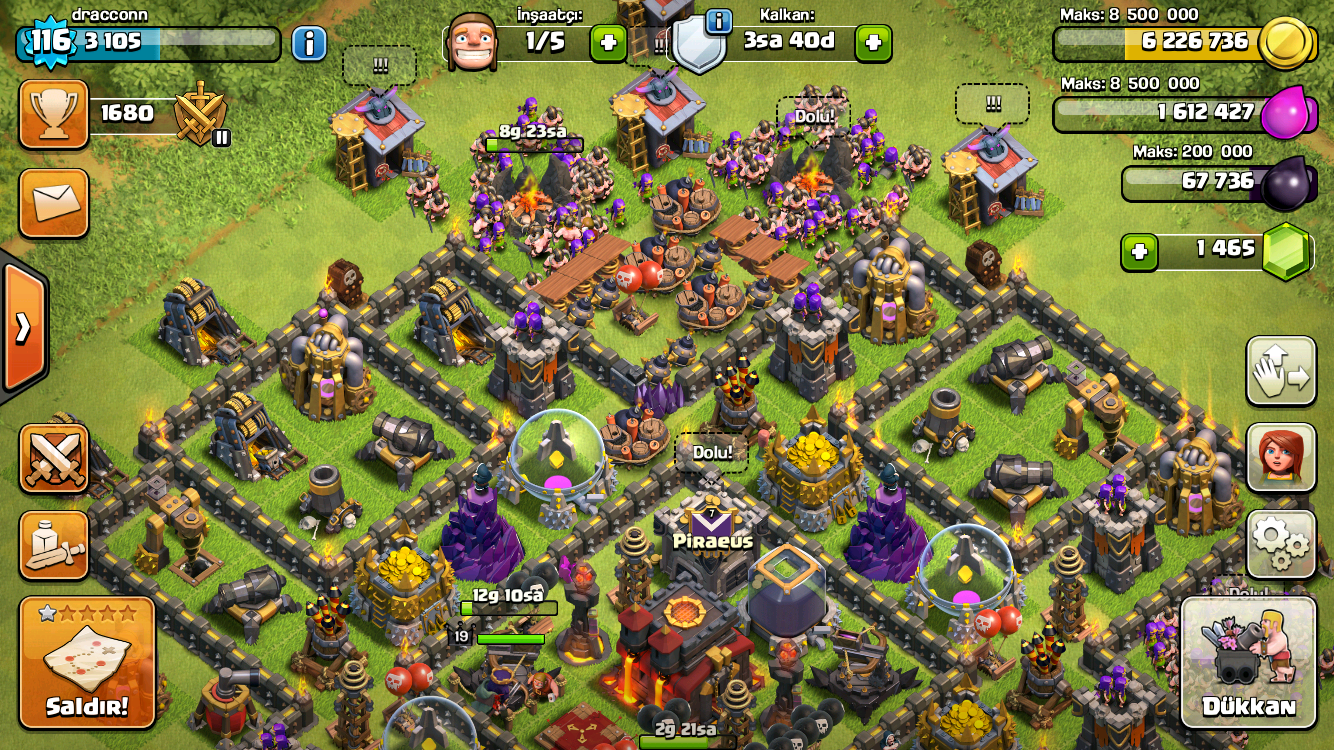The width and height of the screenshot is (1334, 750).
Task: Open the red-haired villager news button
Action: (x=1281, y=457)
